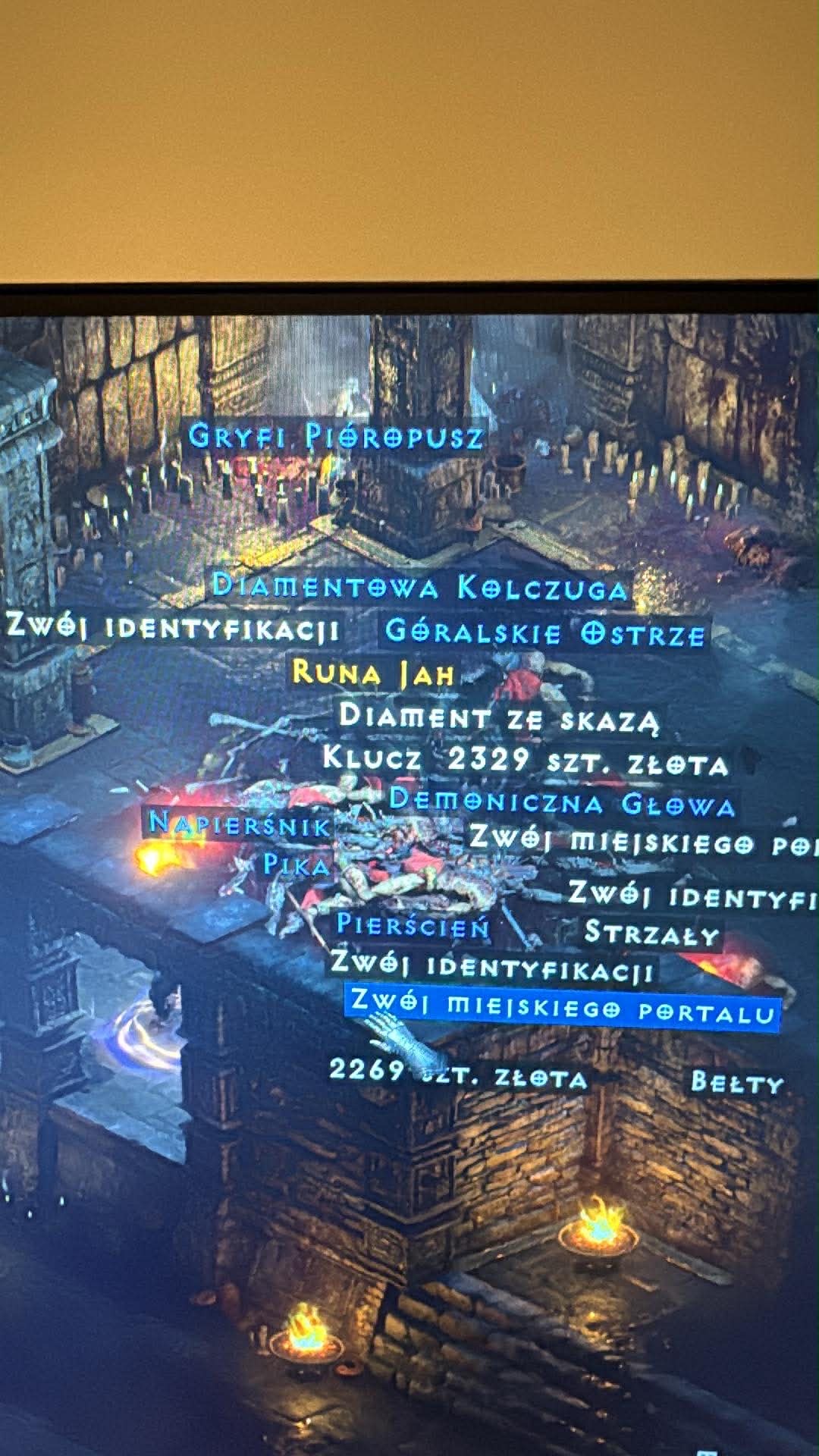
Task: Pick up the Runa Jah label
Action: point(373,673)
